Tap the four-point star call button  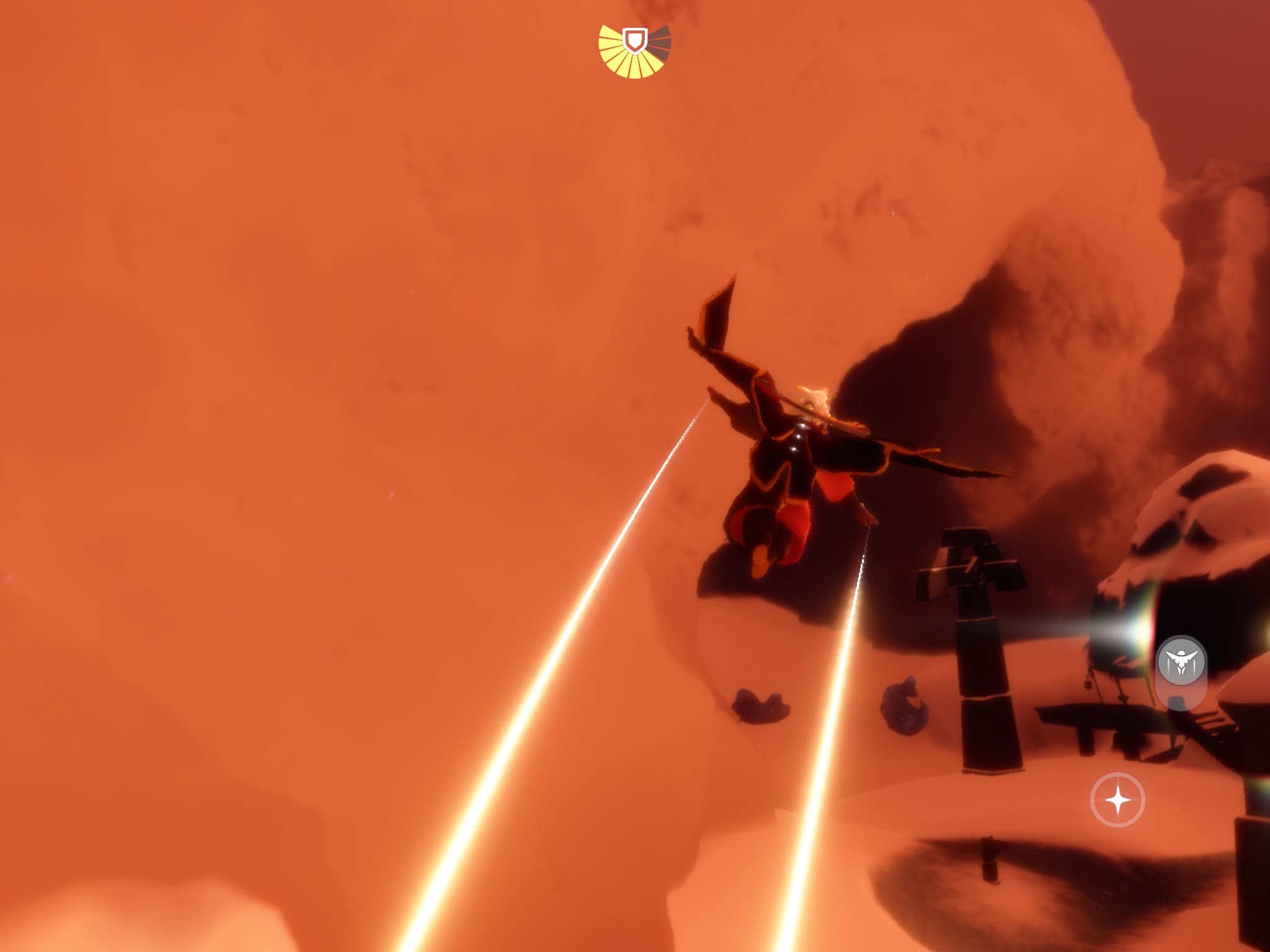[x=1117, y=800]
